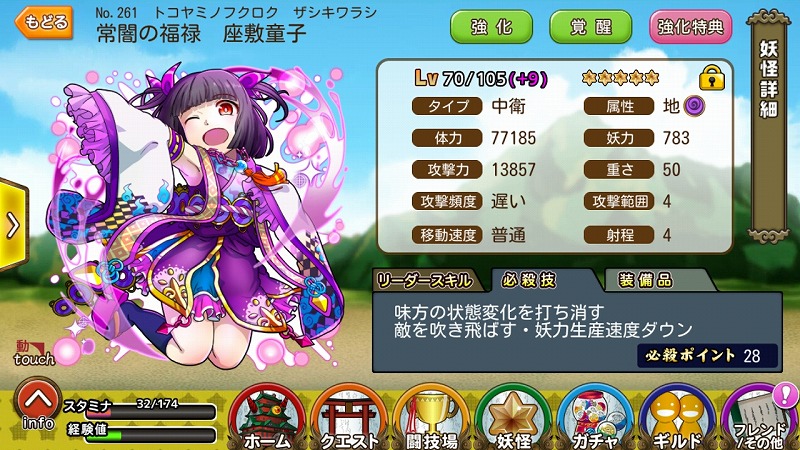Switch to the リーダースキル tab
This screenshot has height=450, width=800.
pos(428,279)
